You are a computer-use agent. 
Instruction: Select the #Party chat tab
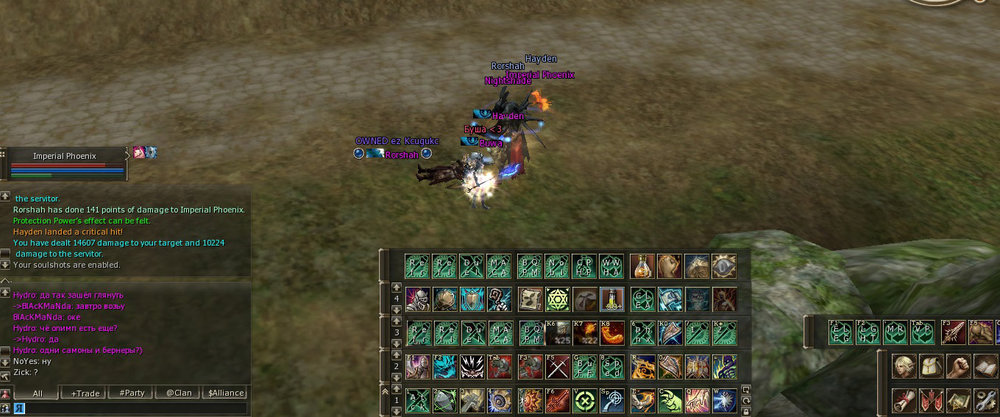pos(129,393)
